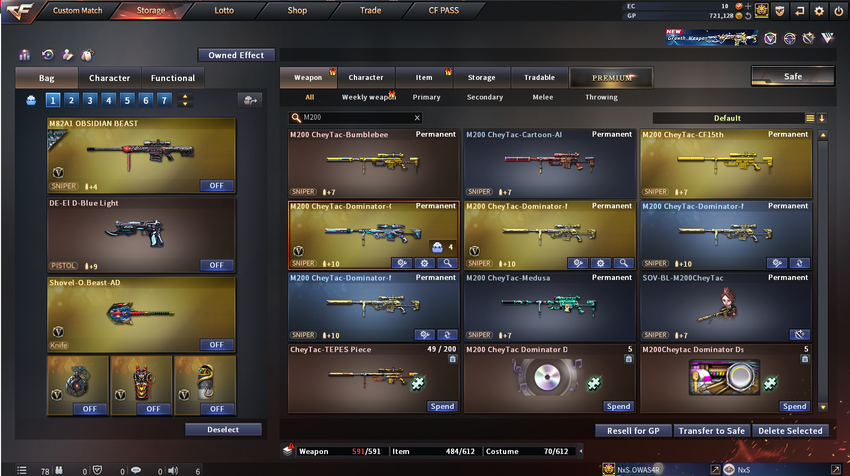The height and width of the screenshot is (476, 850).
Task: Switch to the Functional bag tab
Action: point(173,77)
